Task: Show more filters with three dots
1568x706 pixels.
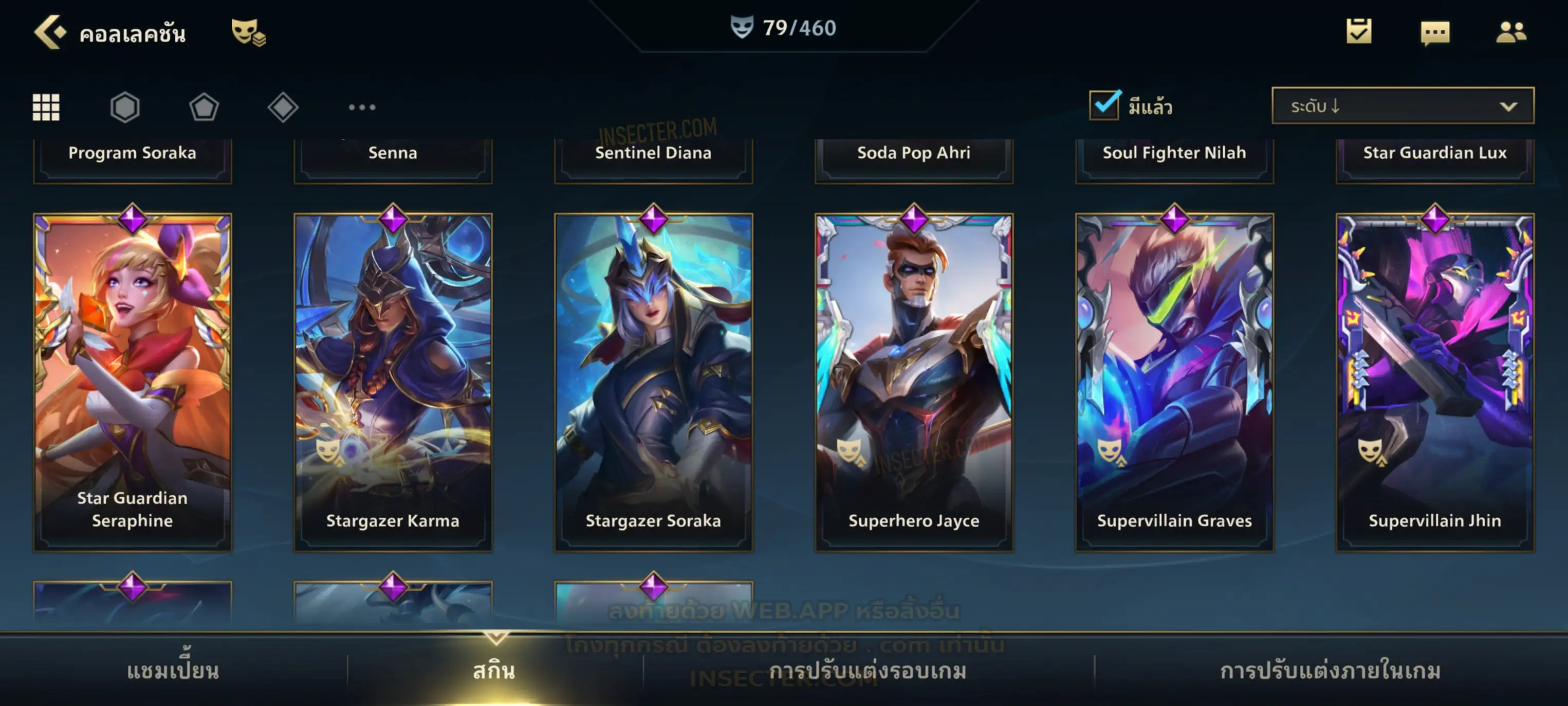Action: click(362, 108)
